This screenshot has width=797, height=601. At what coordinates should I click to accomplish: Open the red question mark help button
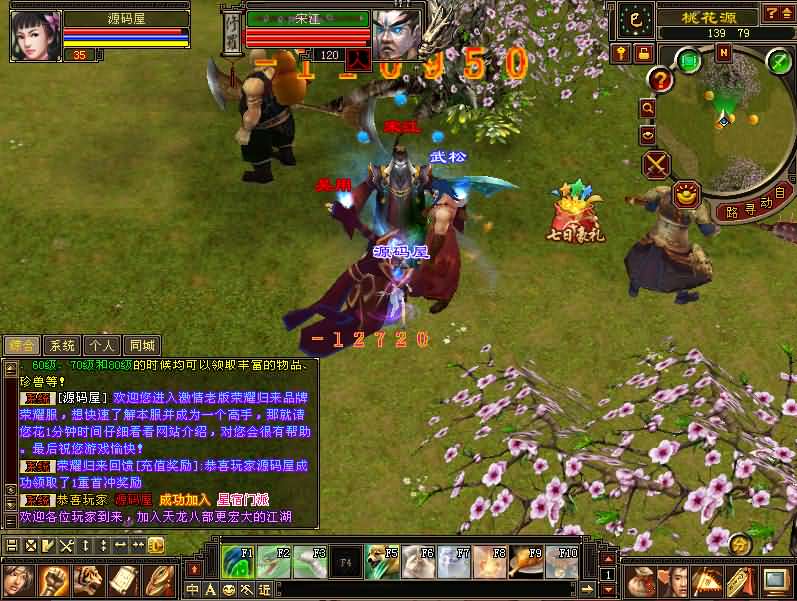(x=659, y=79)
